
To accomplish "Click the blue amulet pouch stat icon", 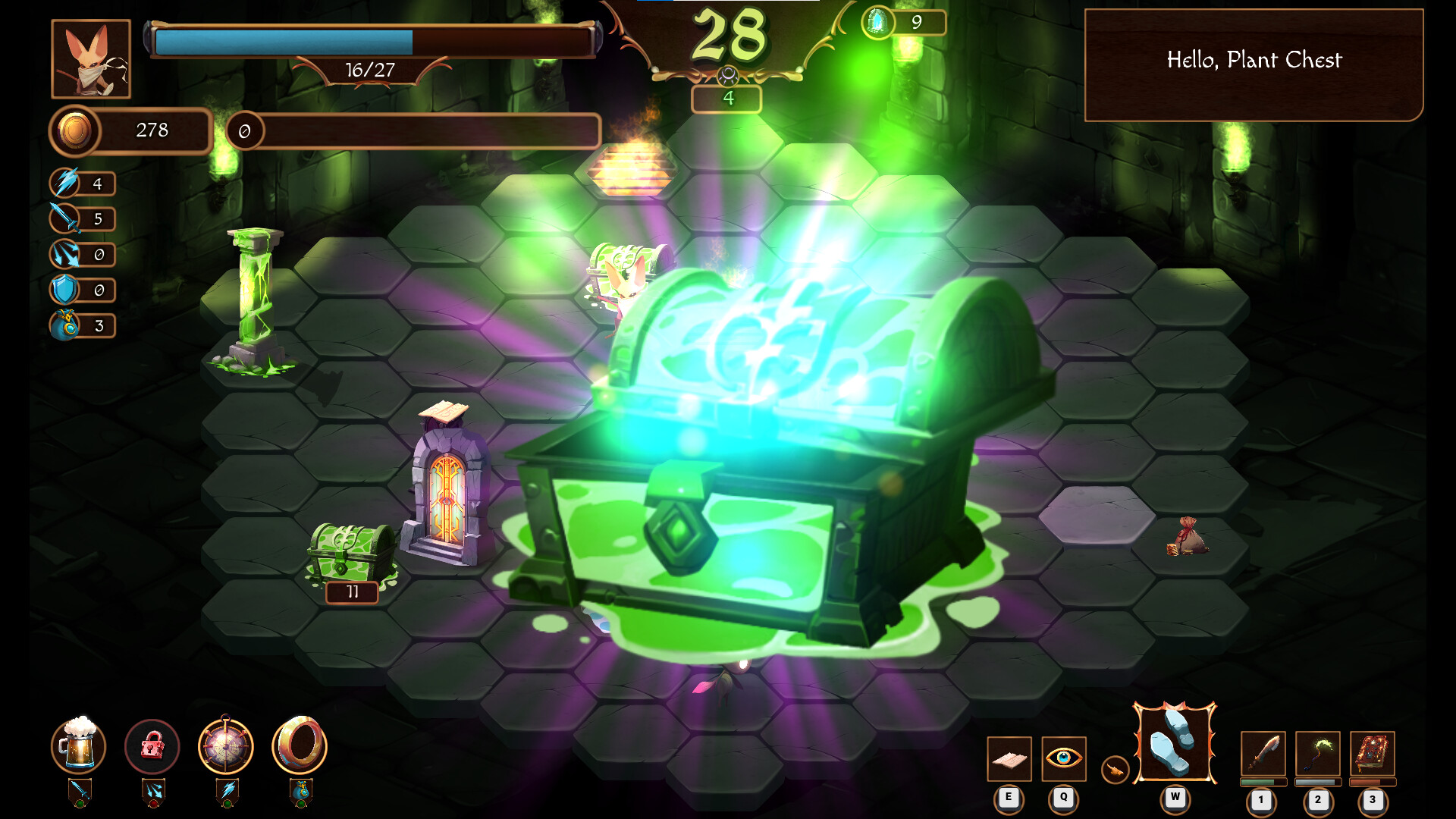I will (67, 325).
